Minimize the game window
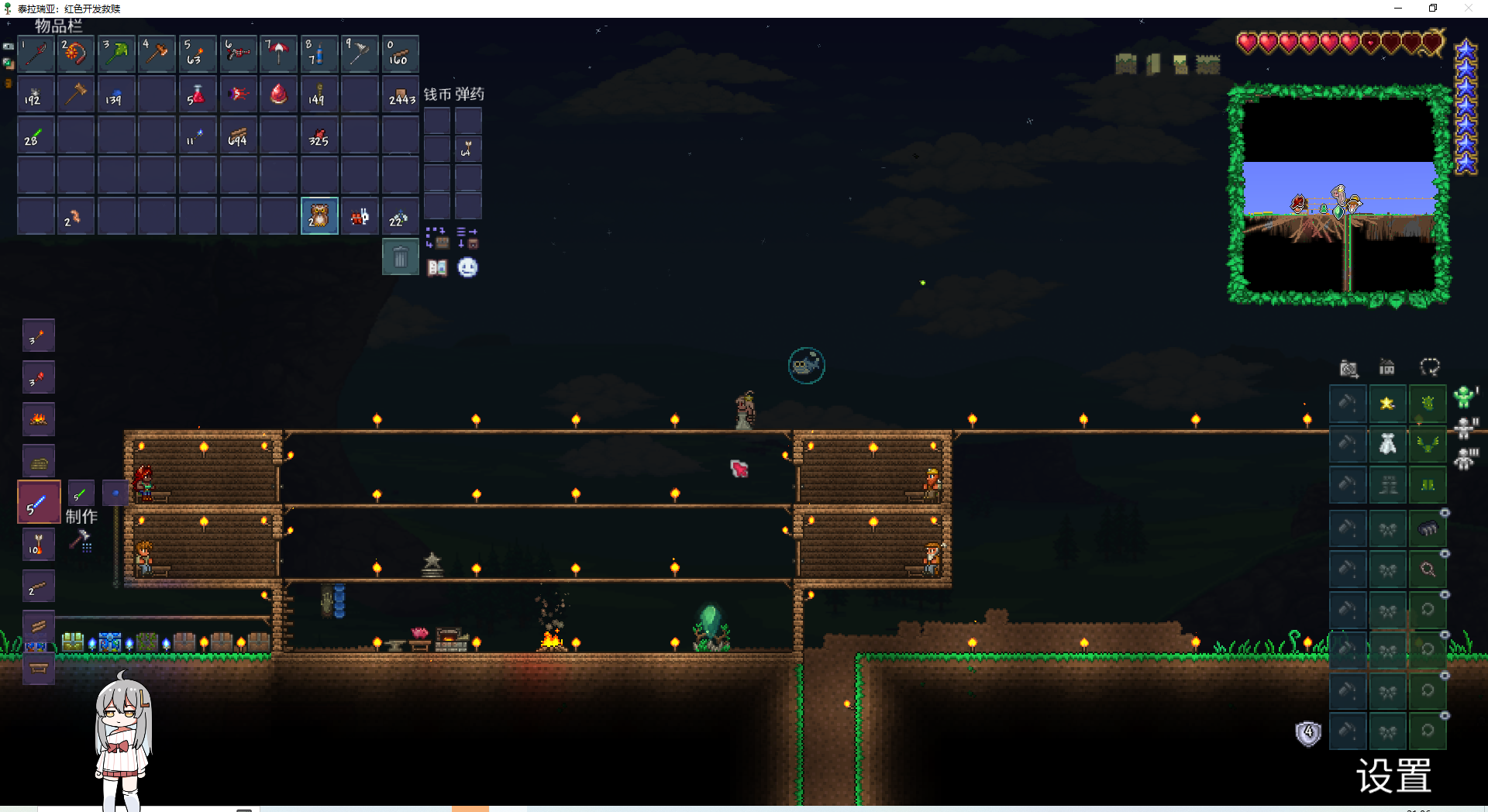This screenshot has width=1488, height=812. [1398, 9]
